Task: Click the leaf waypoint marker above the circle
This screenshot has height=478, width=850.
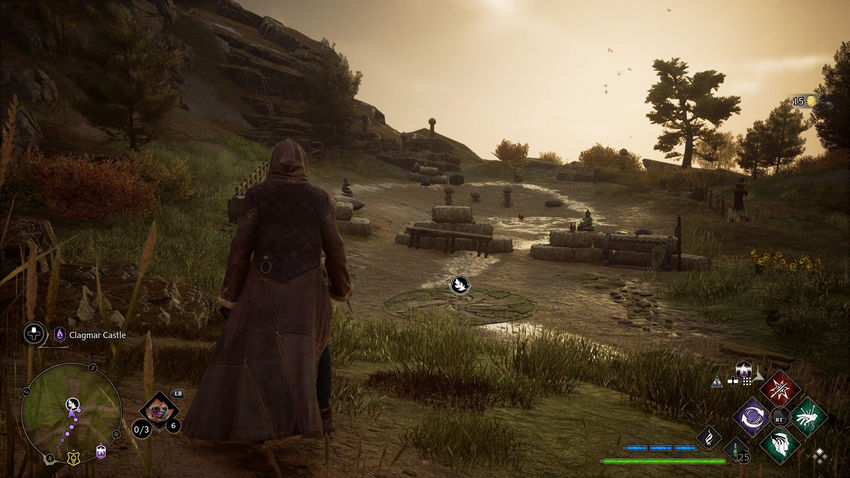Action: coord(460,285)
